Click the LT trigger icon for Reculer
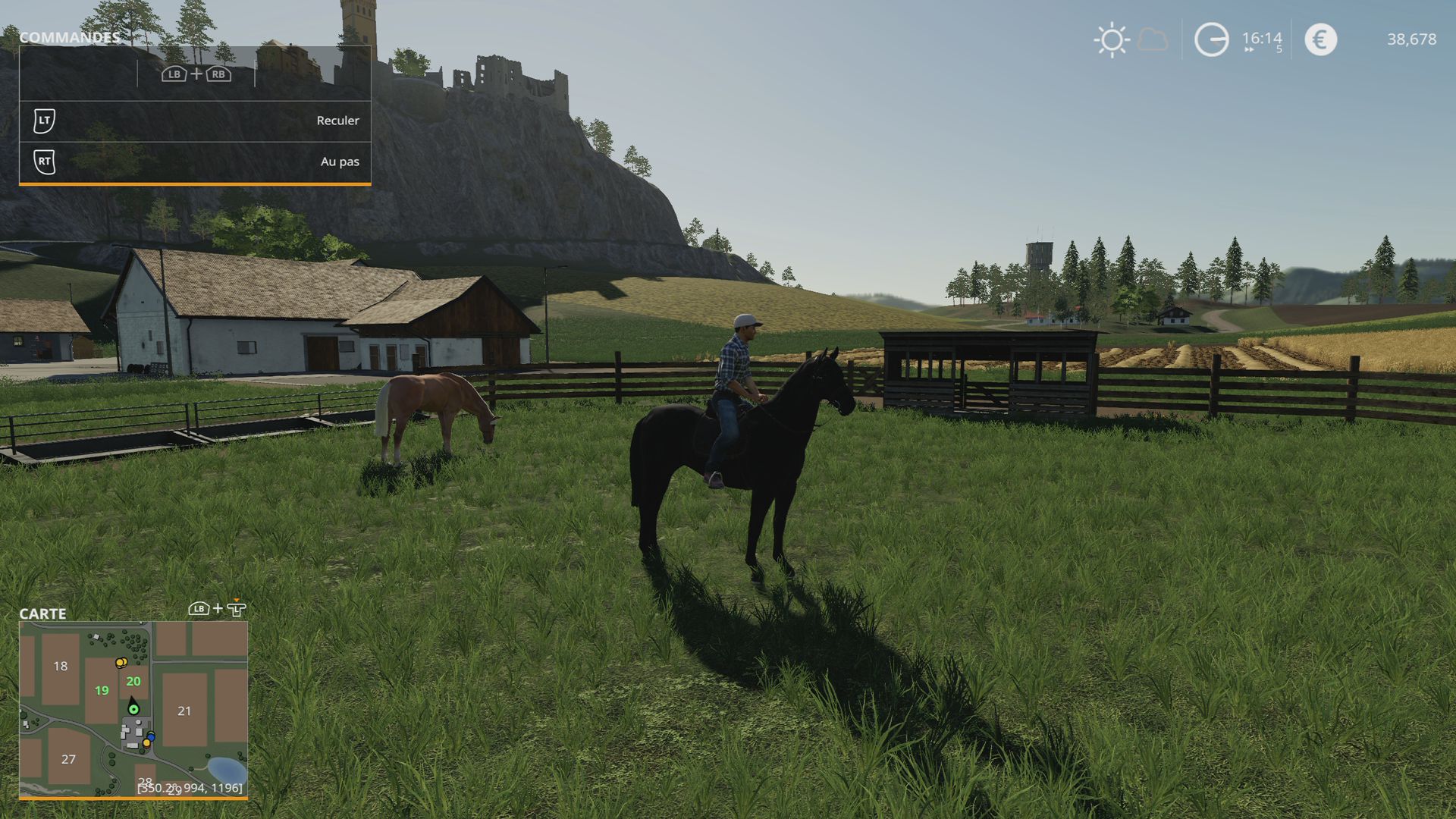This screenshot has height=819, width=1456. [x=45, y=120]
